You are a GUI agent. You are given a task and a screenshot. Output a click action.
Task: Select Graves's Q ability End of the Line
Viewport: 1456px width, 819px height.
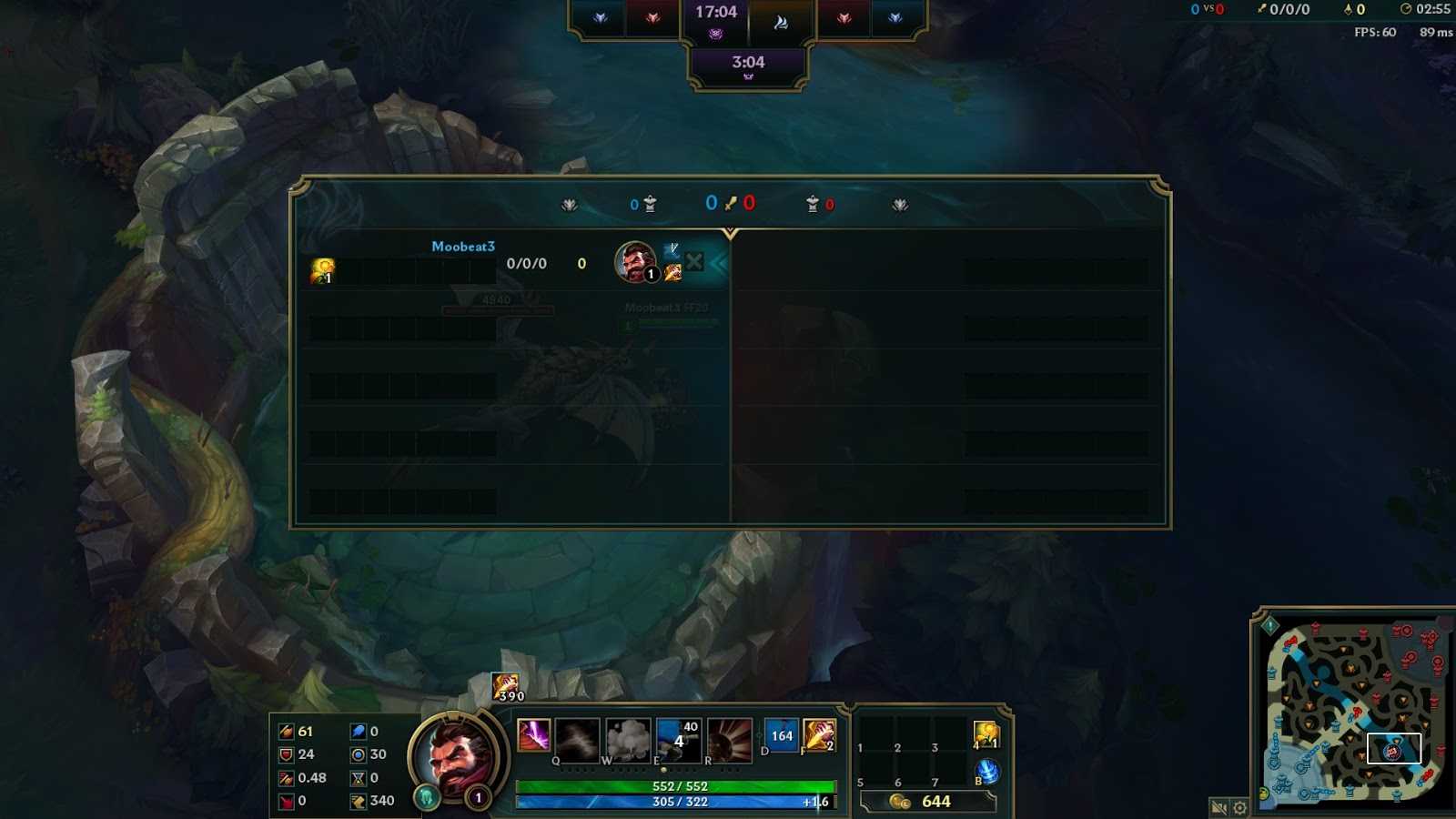(x=579, y=737)
